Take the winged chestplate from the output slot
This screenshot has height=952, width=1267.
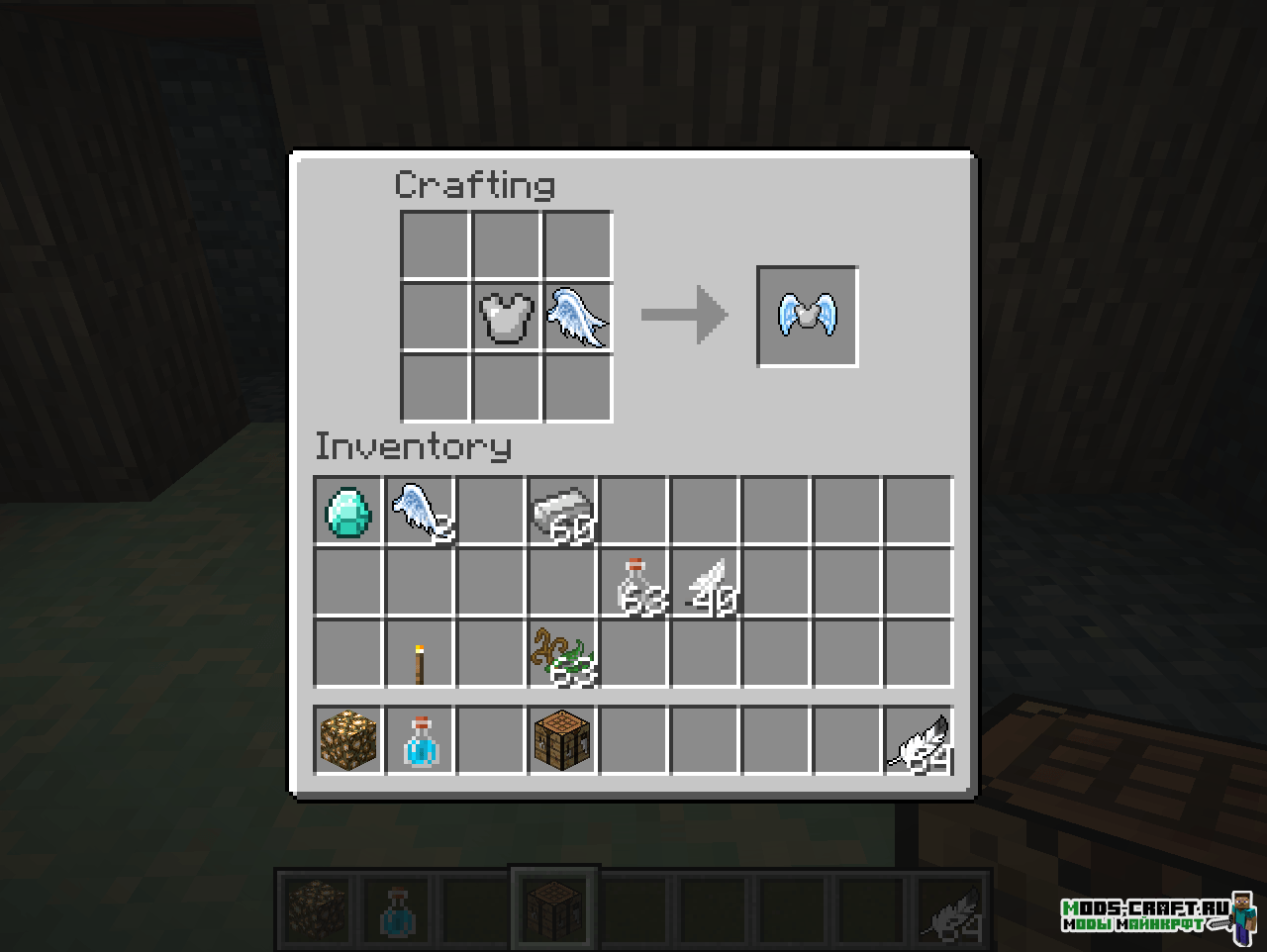[x=807, y=317]
